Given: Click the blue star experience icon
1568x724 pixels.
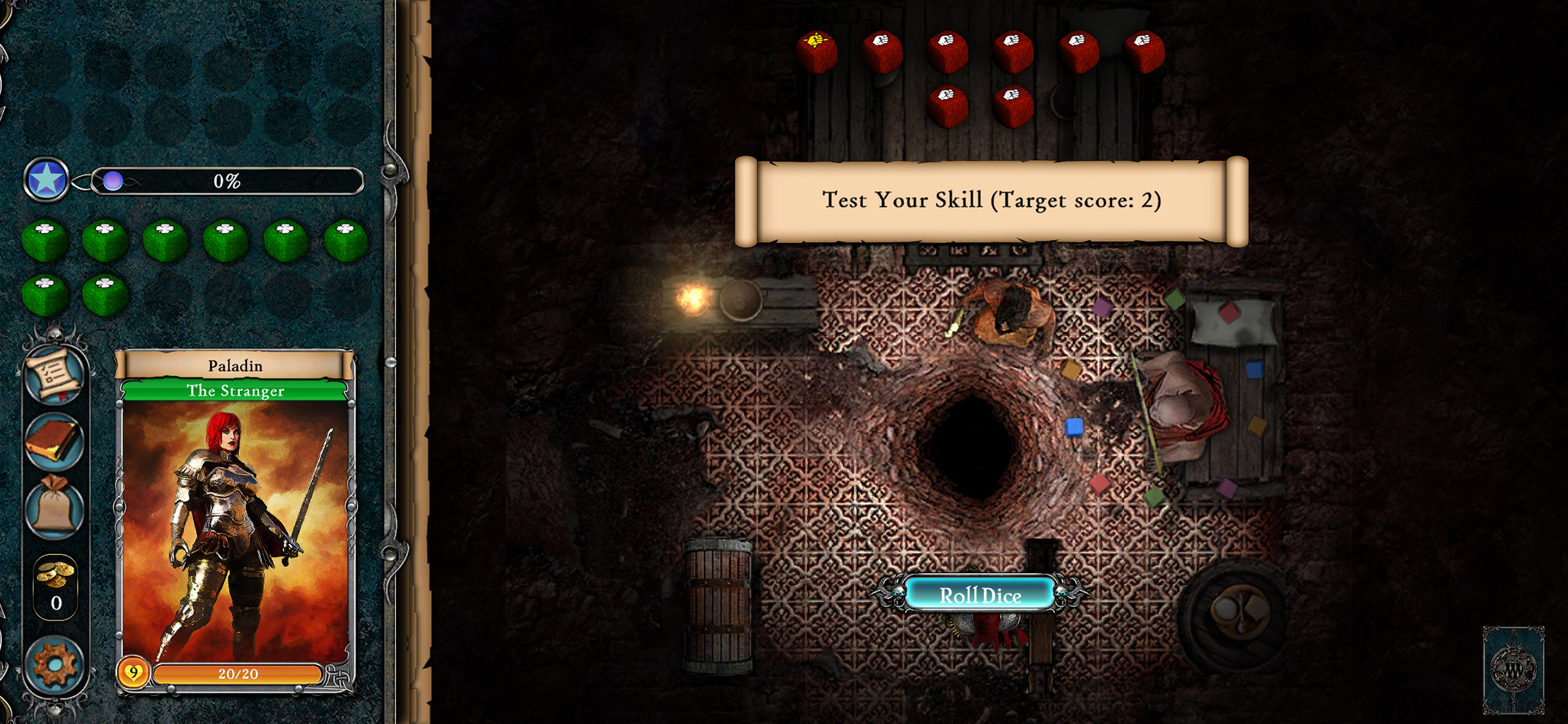Looking at the screenshot, I should [x=46, y=180].
